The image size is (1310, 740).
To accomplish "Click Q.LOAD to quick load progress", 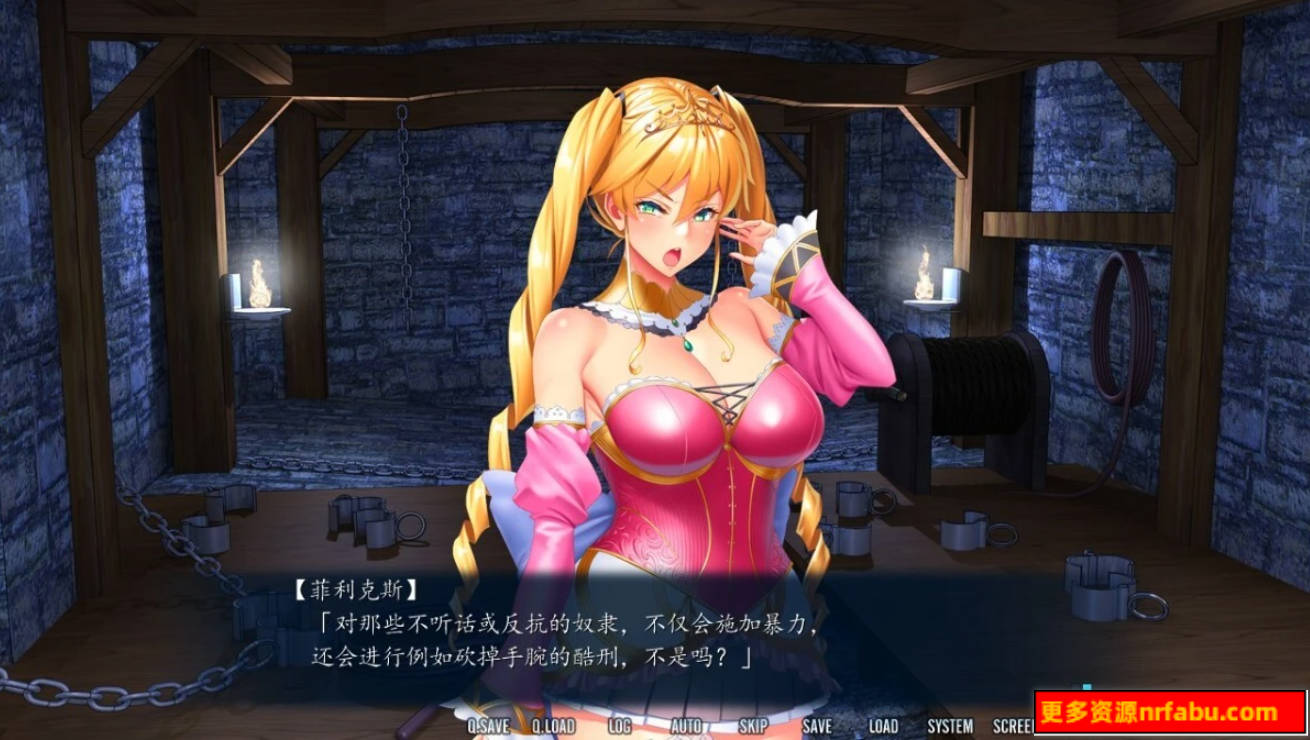I will tap(552, 726).
